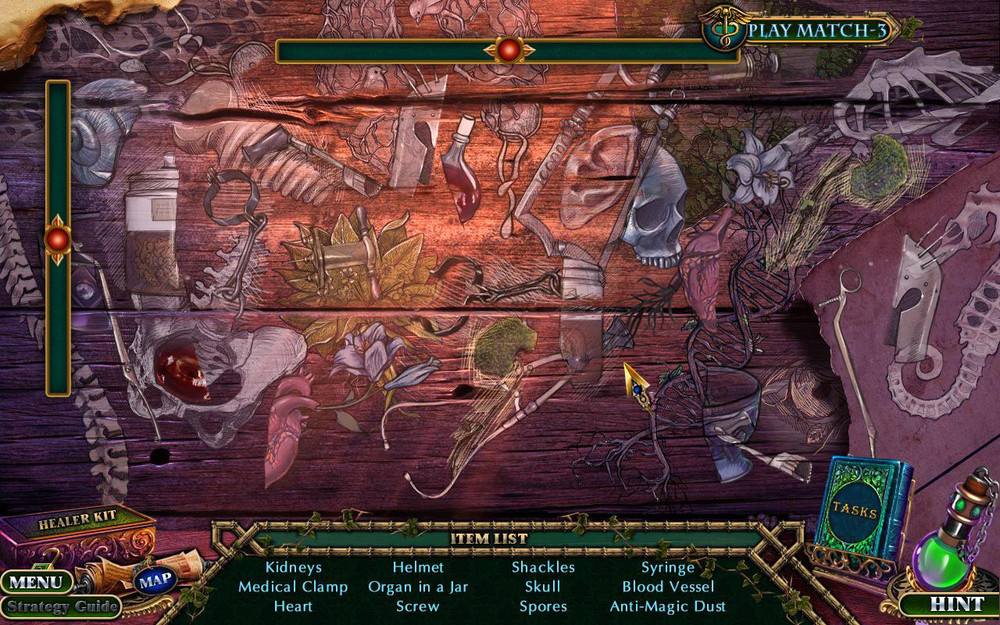1000x625 pixels.
Task: Switch to Play Match-3 mode
Action: pyautogui.click(x=817, y=30)
